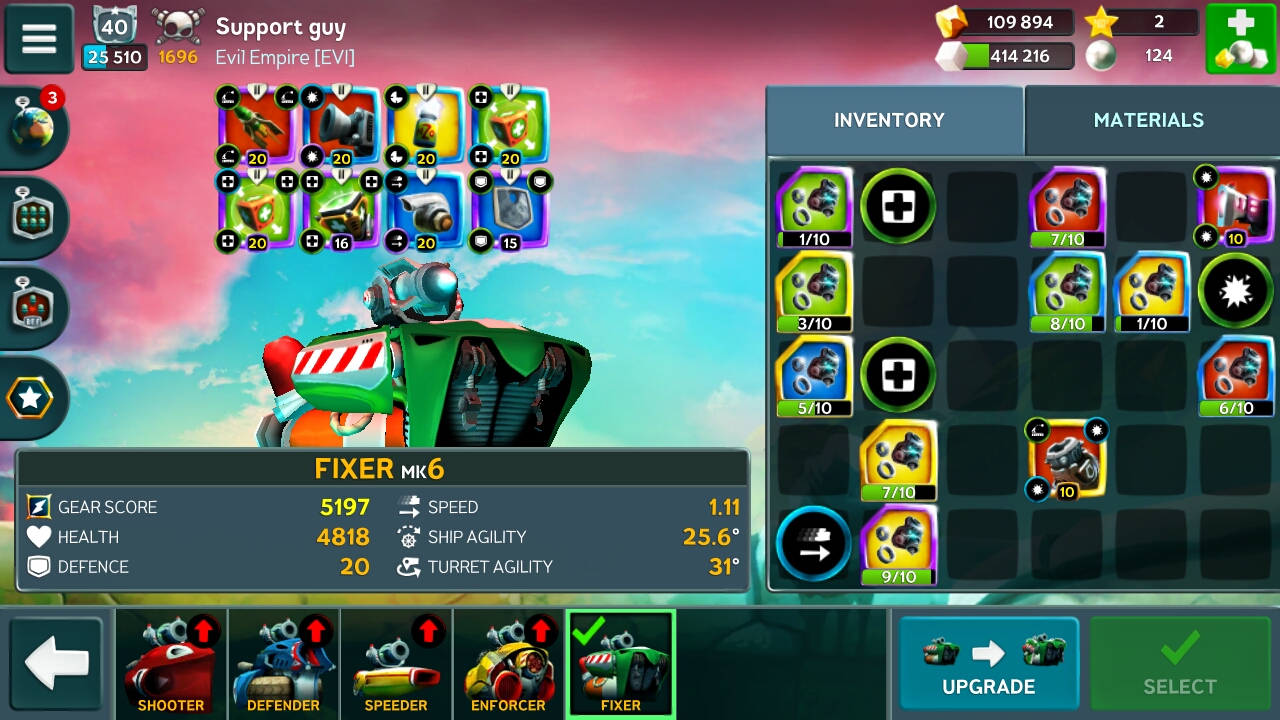Viewport: 1280px width, 720px height.
Task: Select the inventory item piece marked 9/10
Action: point(898,544)
